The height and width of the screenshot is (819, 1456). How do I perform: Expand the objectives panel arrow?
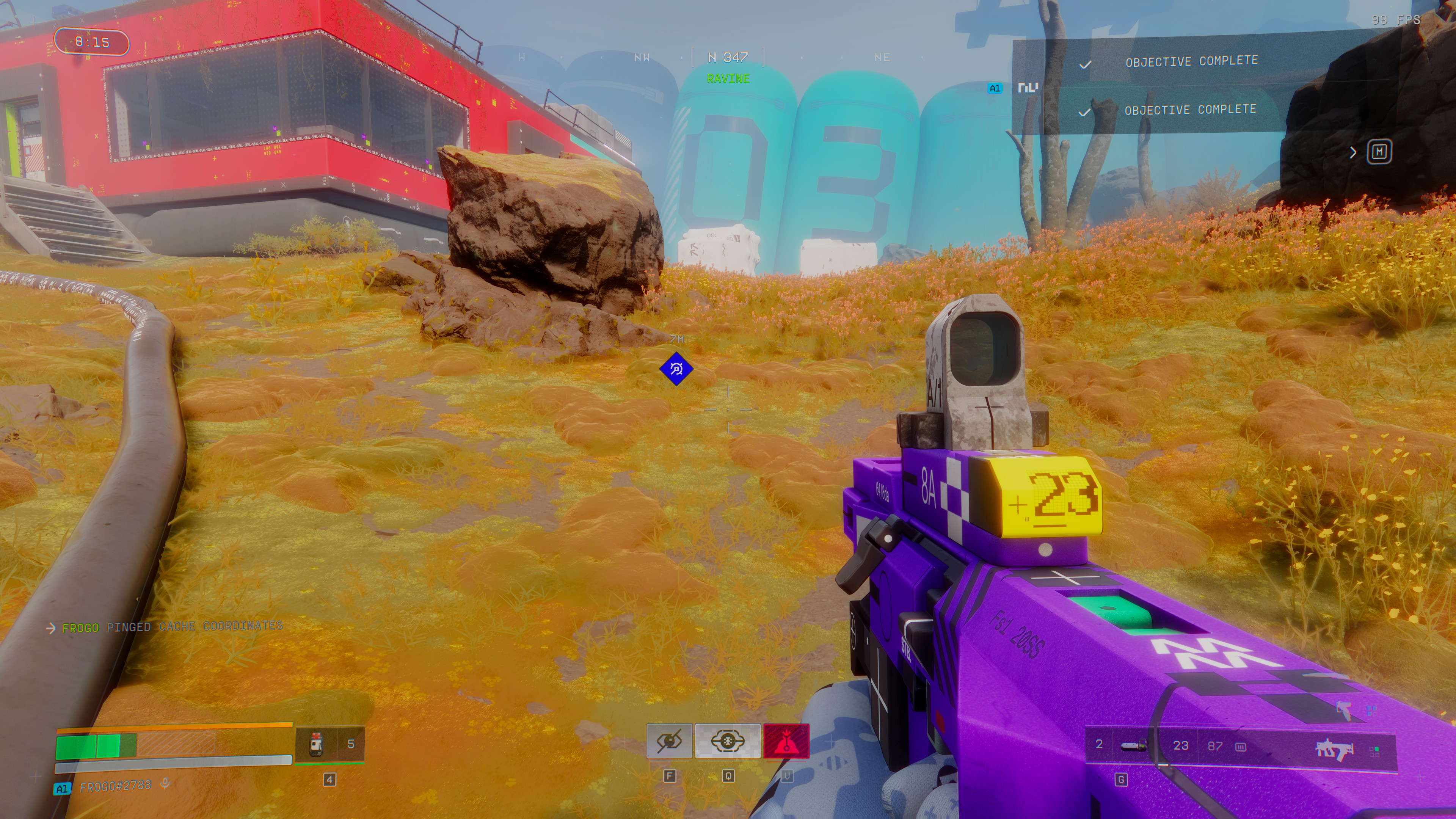(x=1353, y=152)
